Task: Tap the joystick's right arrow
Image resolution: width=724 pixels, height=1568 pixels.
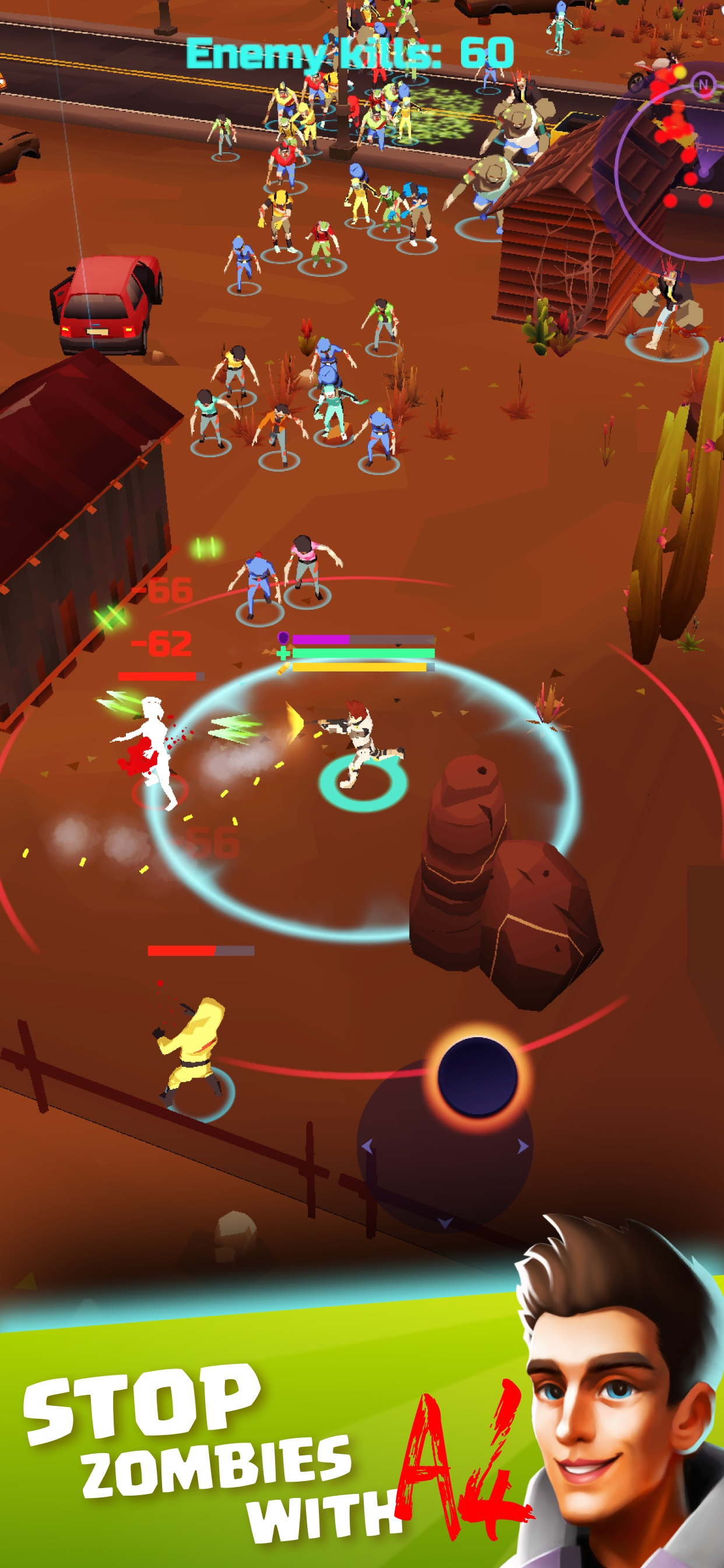Action: (x=523, y=1146)
